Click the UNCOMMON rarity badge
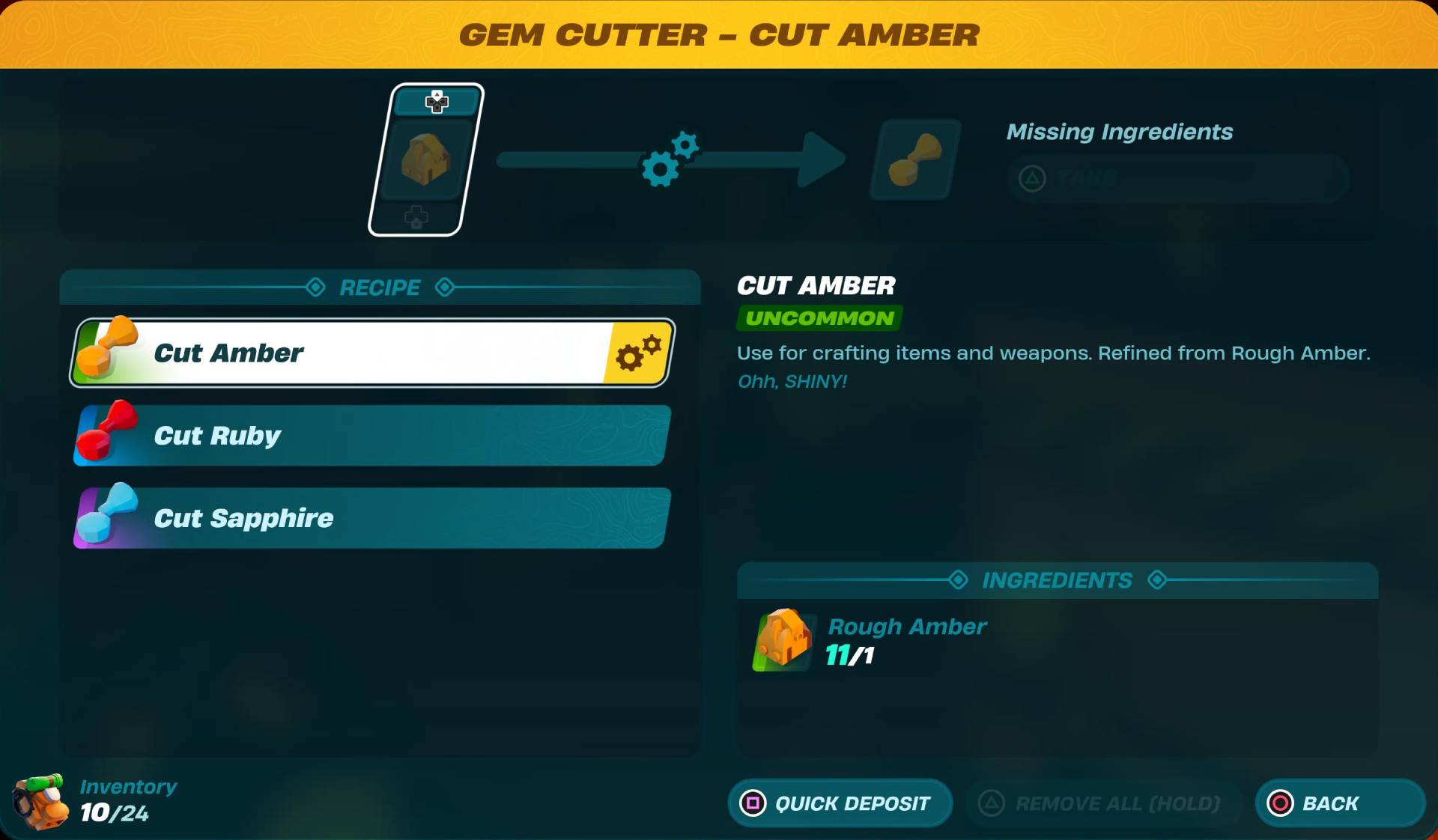Viewport: 1438px width, 840px height. tap(818, 318)
